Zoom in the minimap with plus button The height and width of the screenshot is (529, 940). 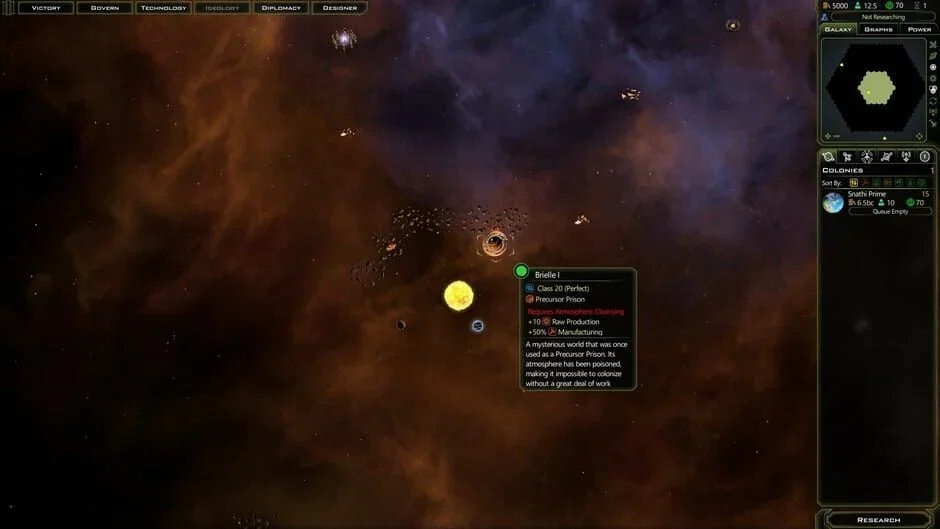(x=828, y=136)
